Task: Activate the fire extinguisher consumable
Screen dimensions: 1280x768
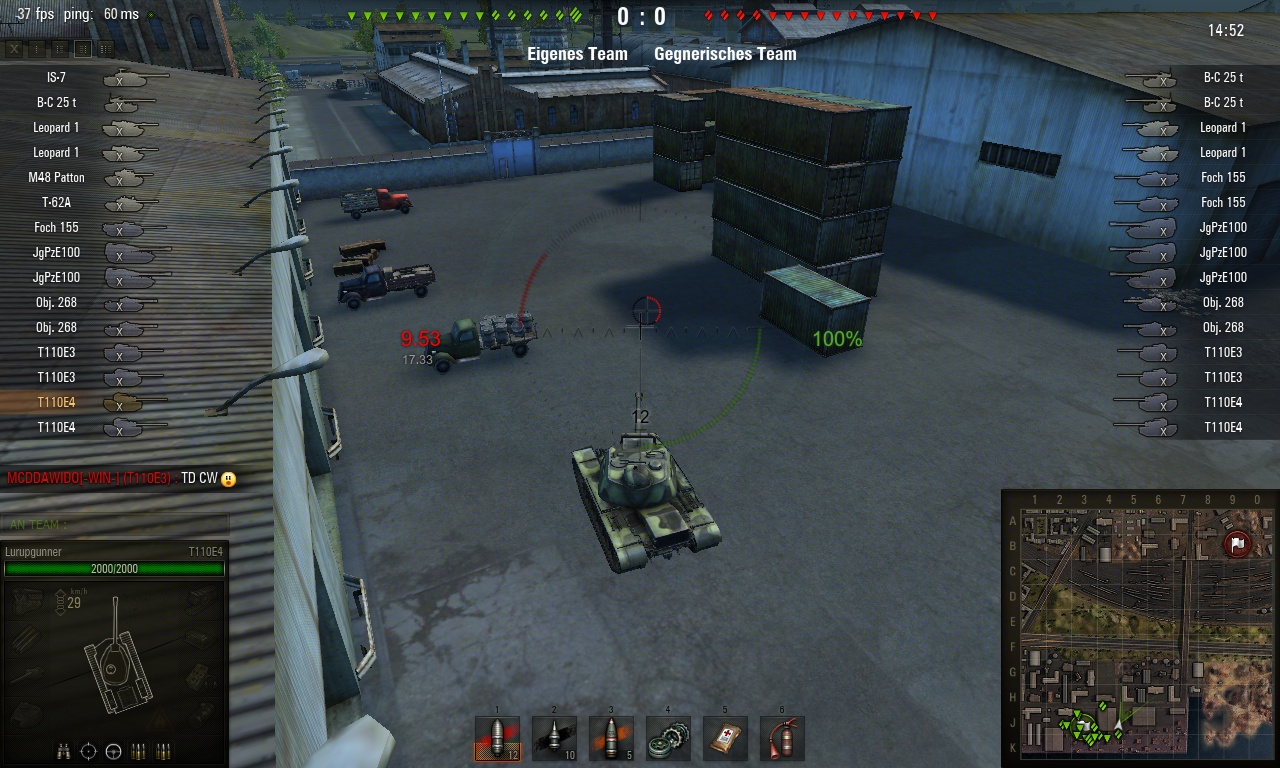Action: click(x=782, y=738)
